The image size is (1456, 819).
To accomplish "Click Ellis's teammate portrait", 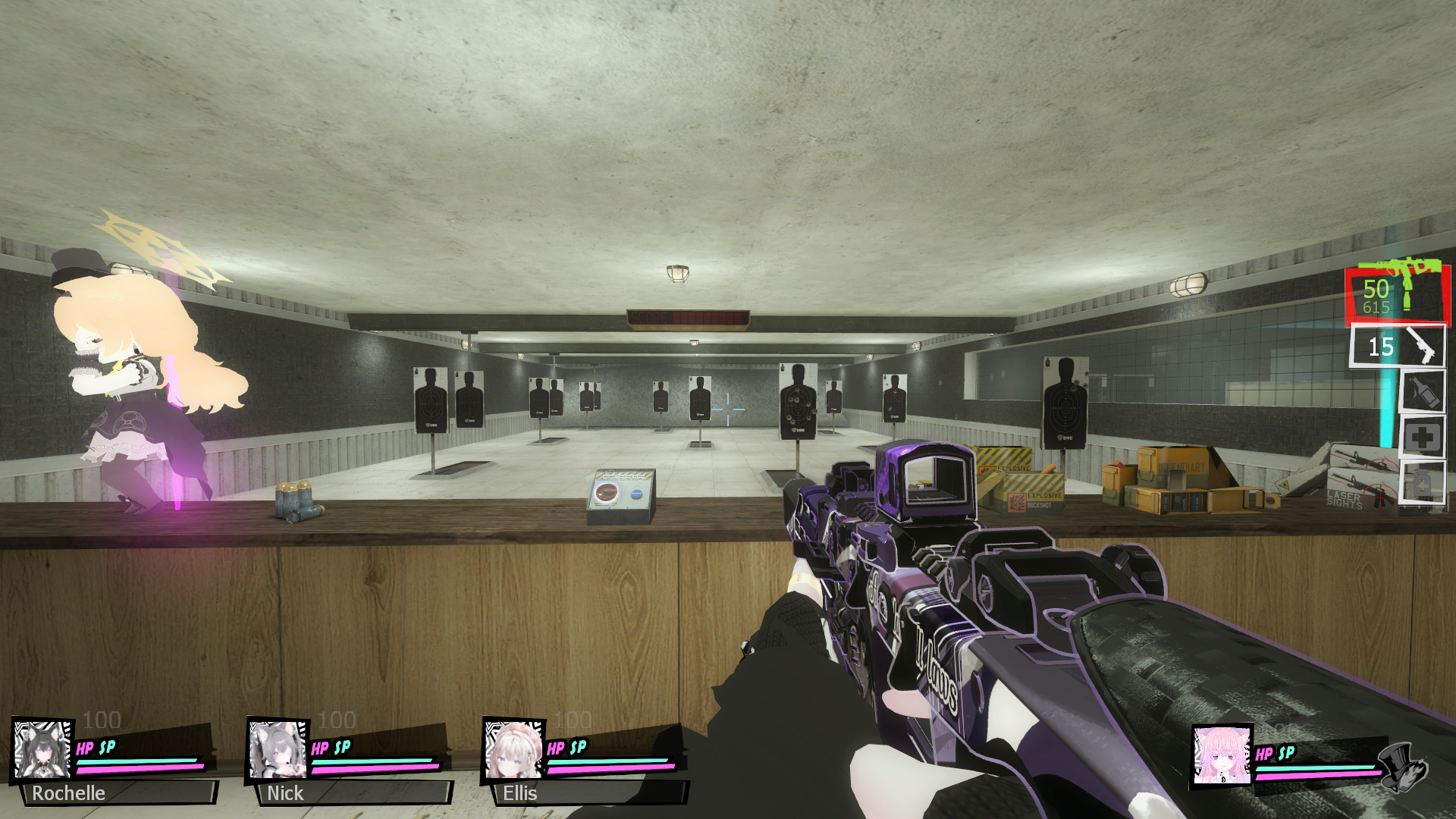I will point(513,750).
